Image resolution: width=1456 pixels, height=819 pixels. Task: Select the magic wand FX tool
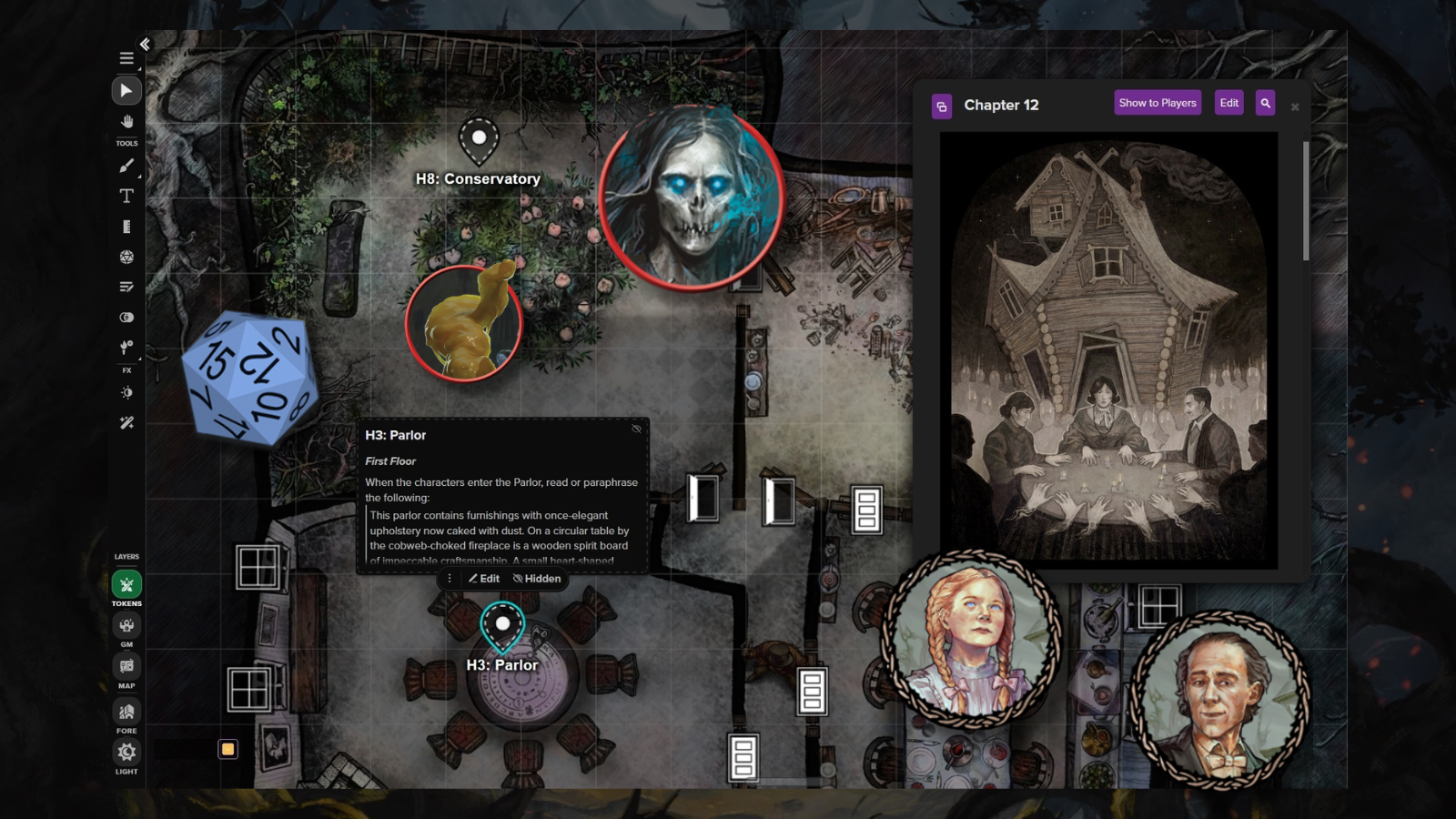coord(126,422)
